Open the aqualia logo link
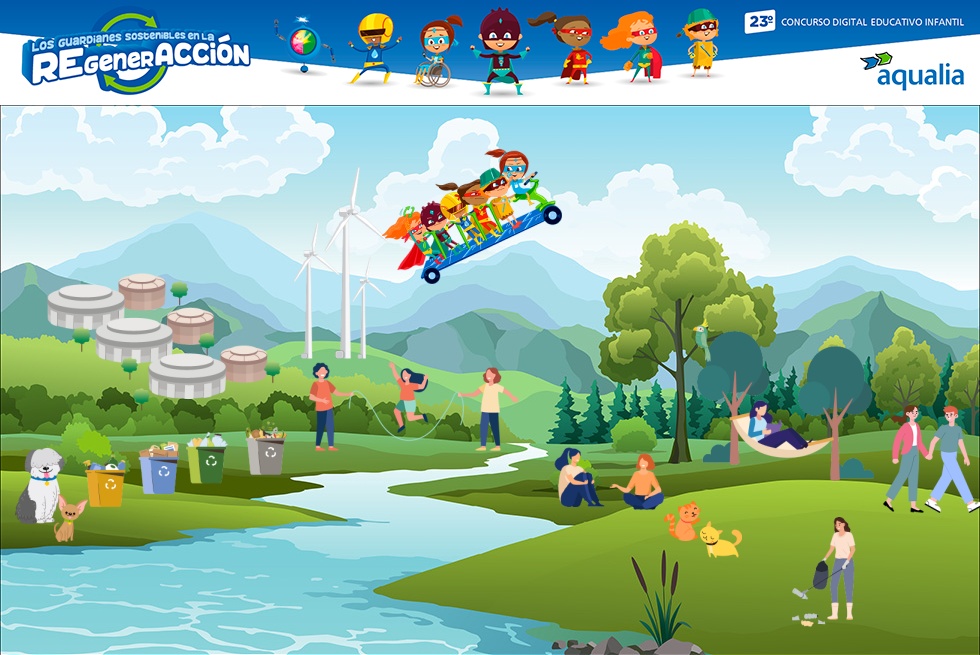The width and height of the screenshot is (980, 655). (912, 70)
